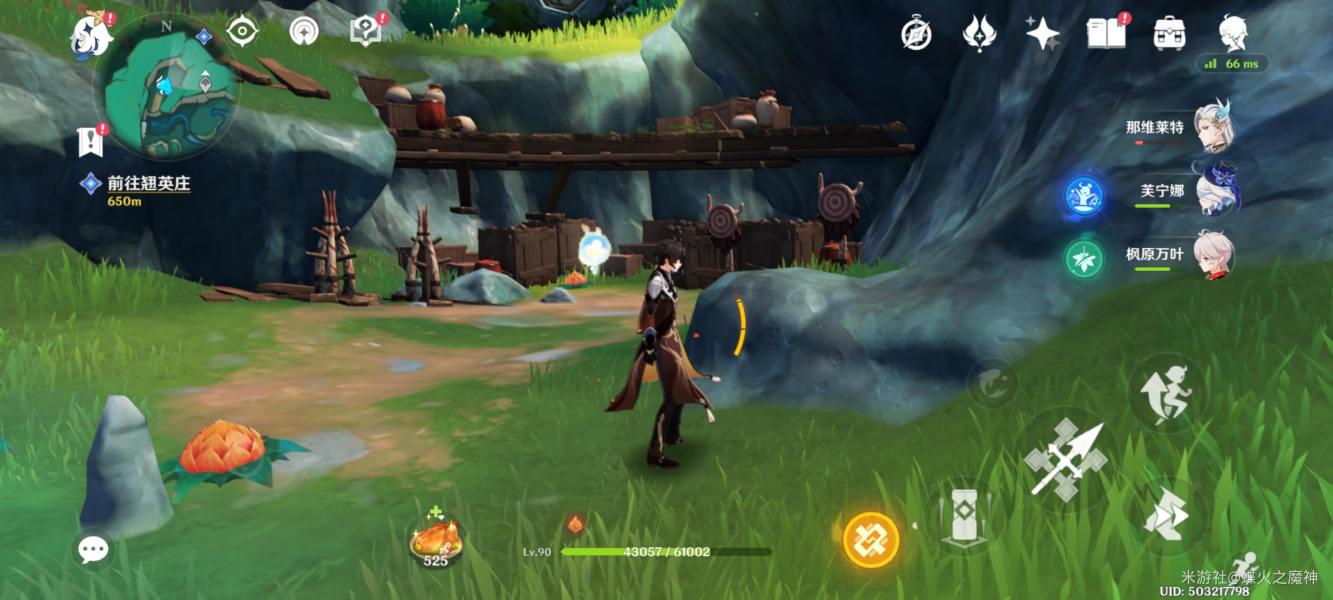Switch to party member 芙宁娜

1214,191
